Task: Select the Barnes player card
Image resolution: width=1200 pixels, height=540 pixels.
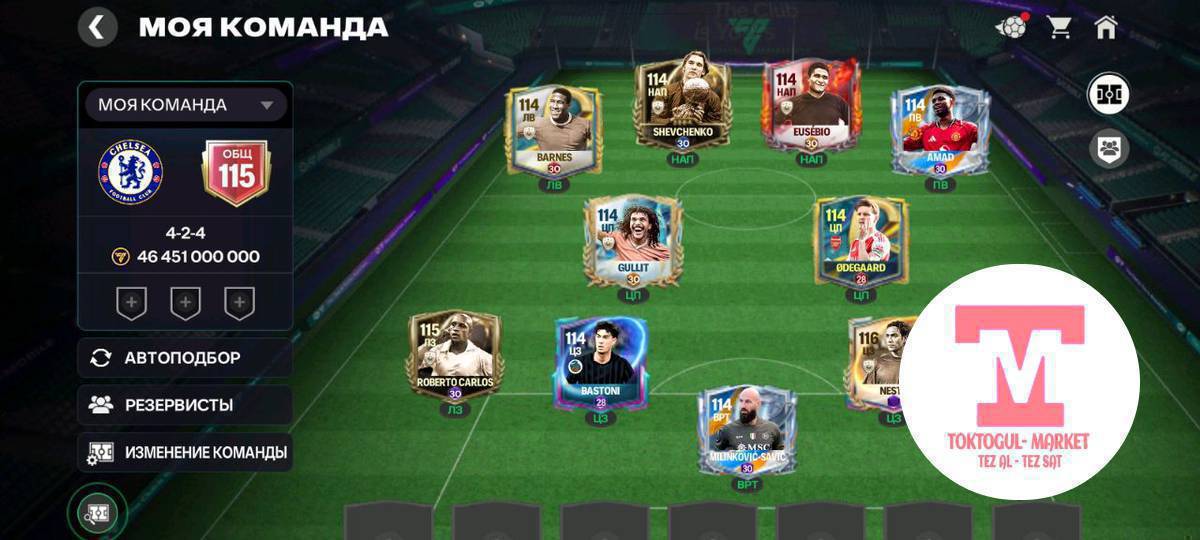Action: pyautogui.click(x=553, y=132)
